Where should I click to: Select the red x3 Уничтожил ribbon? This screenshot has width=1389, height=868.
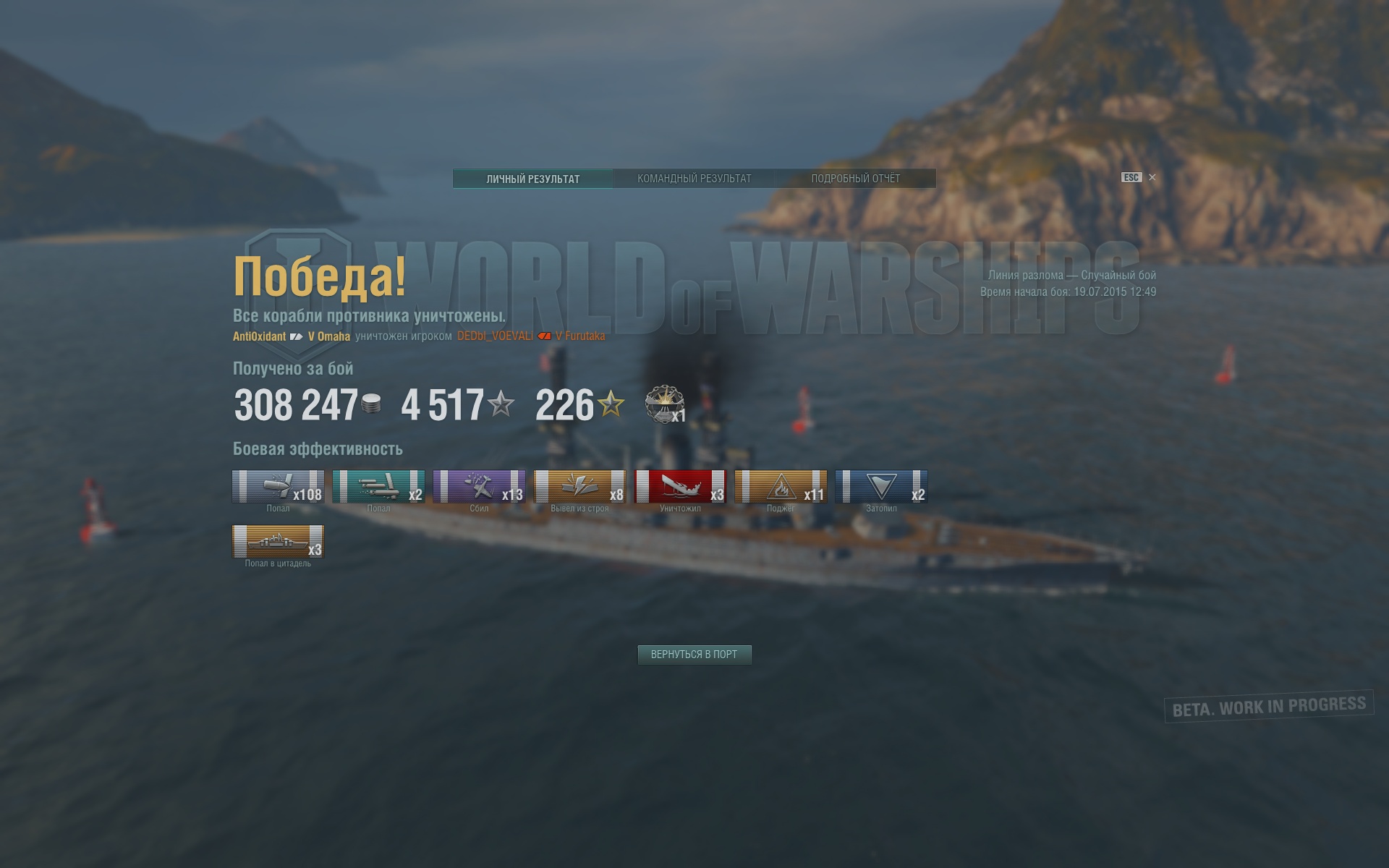680,486
